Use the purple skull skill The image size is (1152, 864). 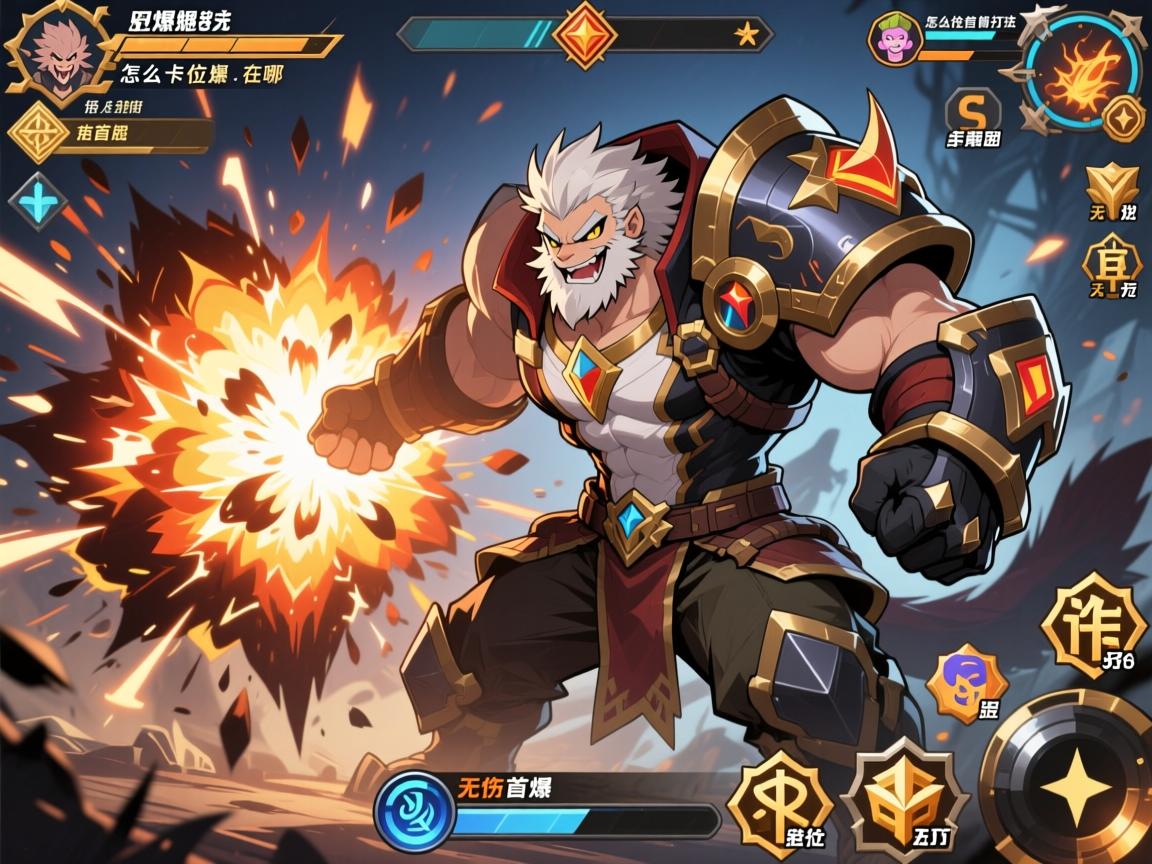pyautogui.click(x=967, y=683)
